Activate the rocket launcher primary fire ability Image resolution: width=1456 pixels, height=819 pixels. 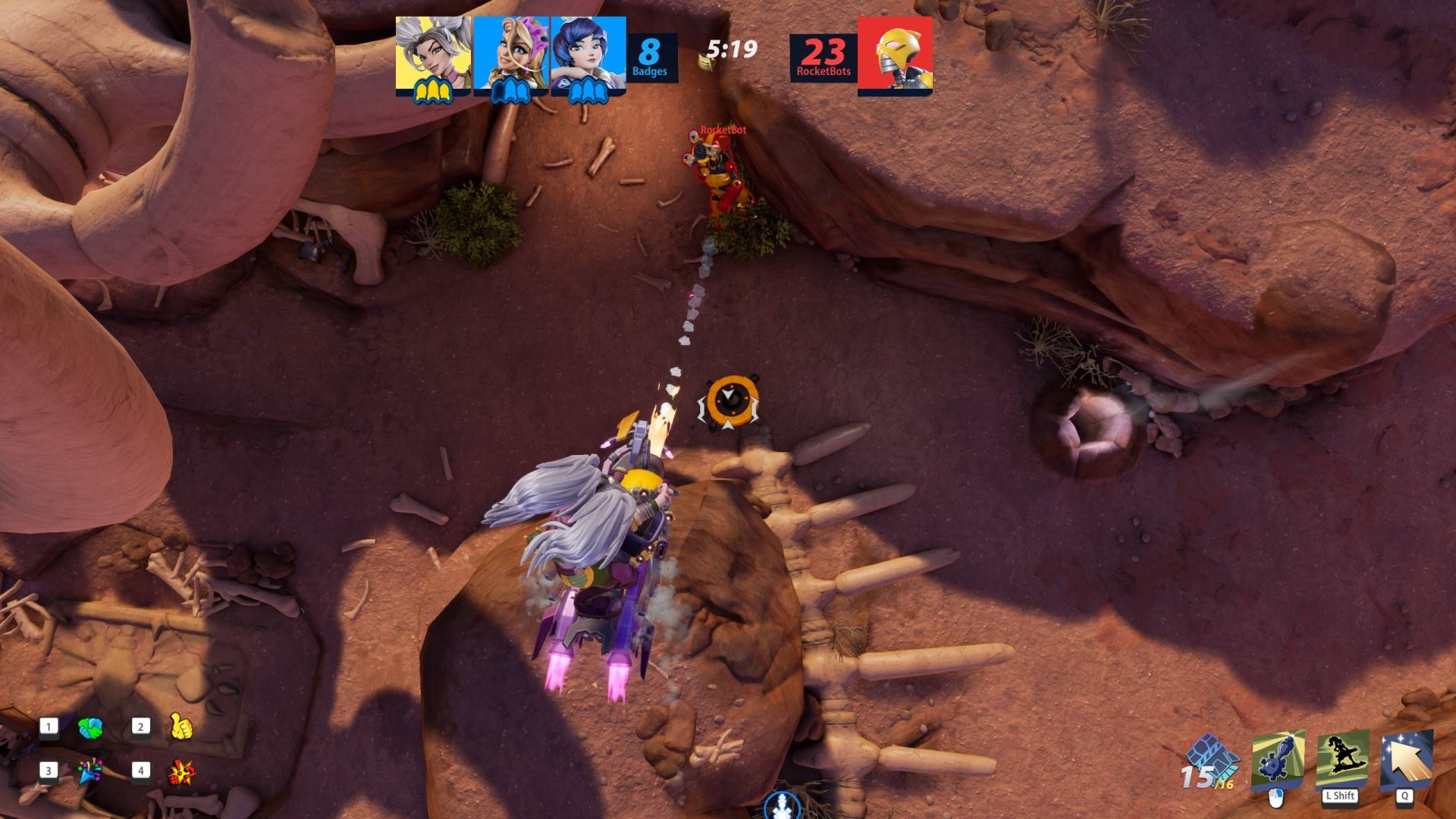click(1278, 760)
